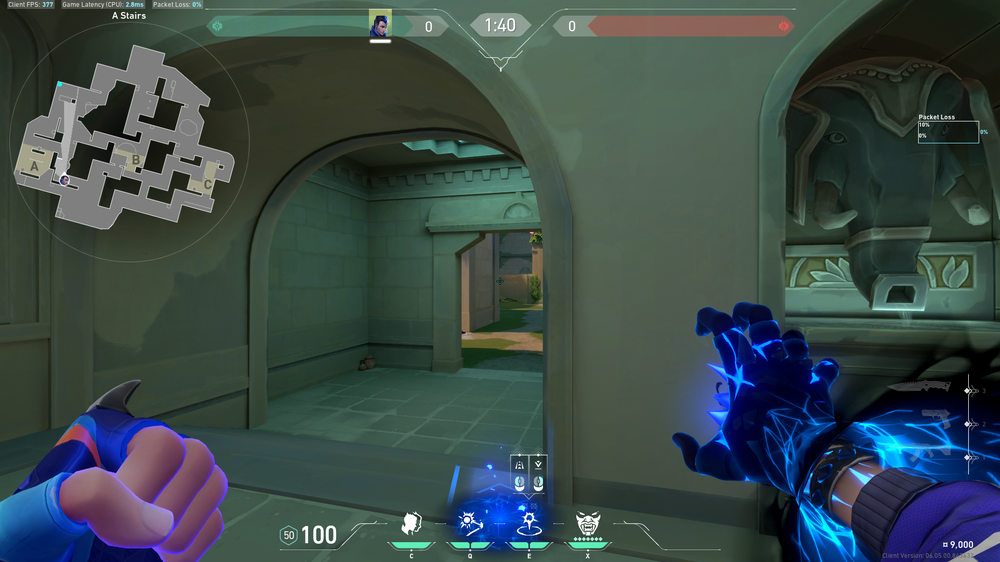This screenshot has width=1000, height=562.
Task: Trigger the Dimensional Drift mask ultimate icon
Action: (587, 522)
